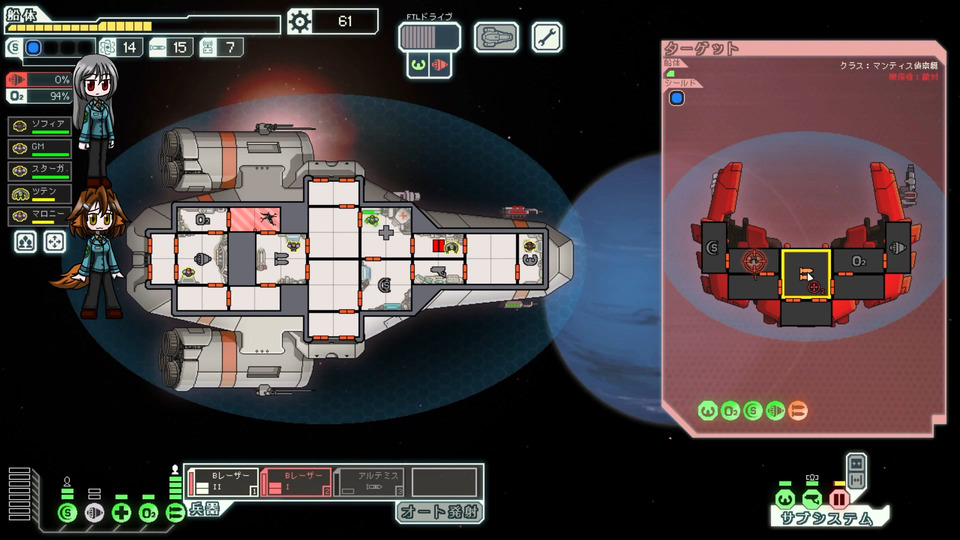The height and width of the screenshot is (540, 960).
Task: Save crew positions button
Action: pyautogui.click(x=26, y=241)
